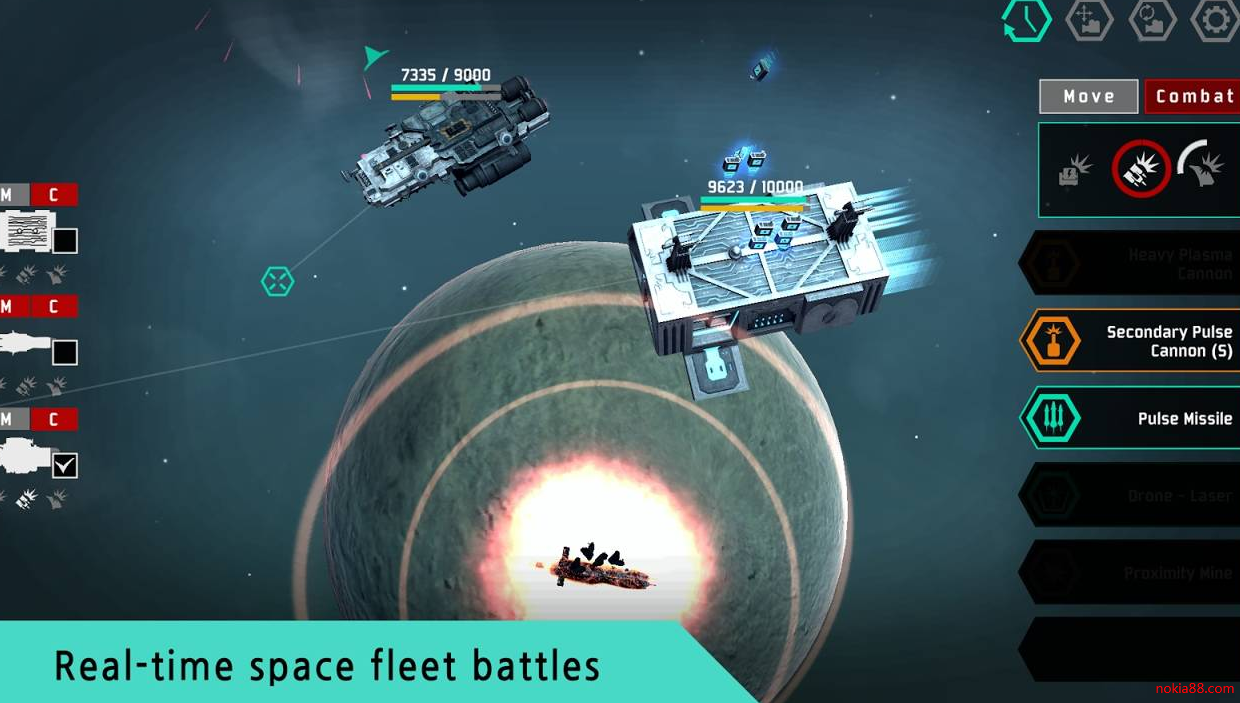Open the gear settings menu
The height and width of the screenshot is (703, 1240).
click(x=1214, y=20)
